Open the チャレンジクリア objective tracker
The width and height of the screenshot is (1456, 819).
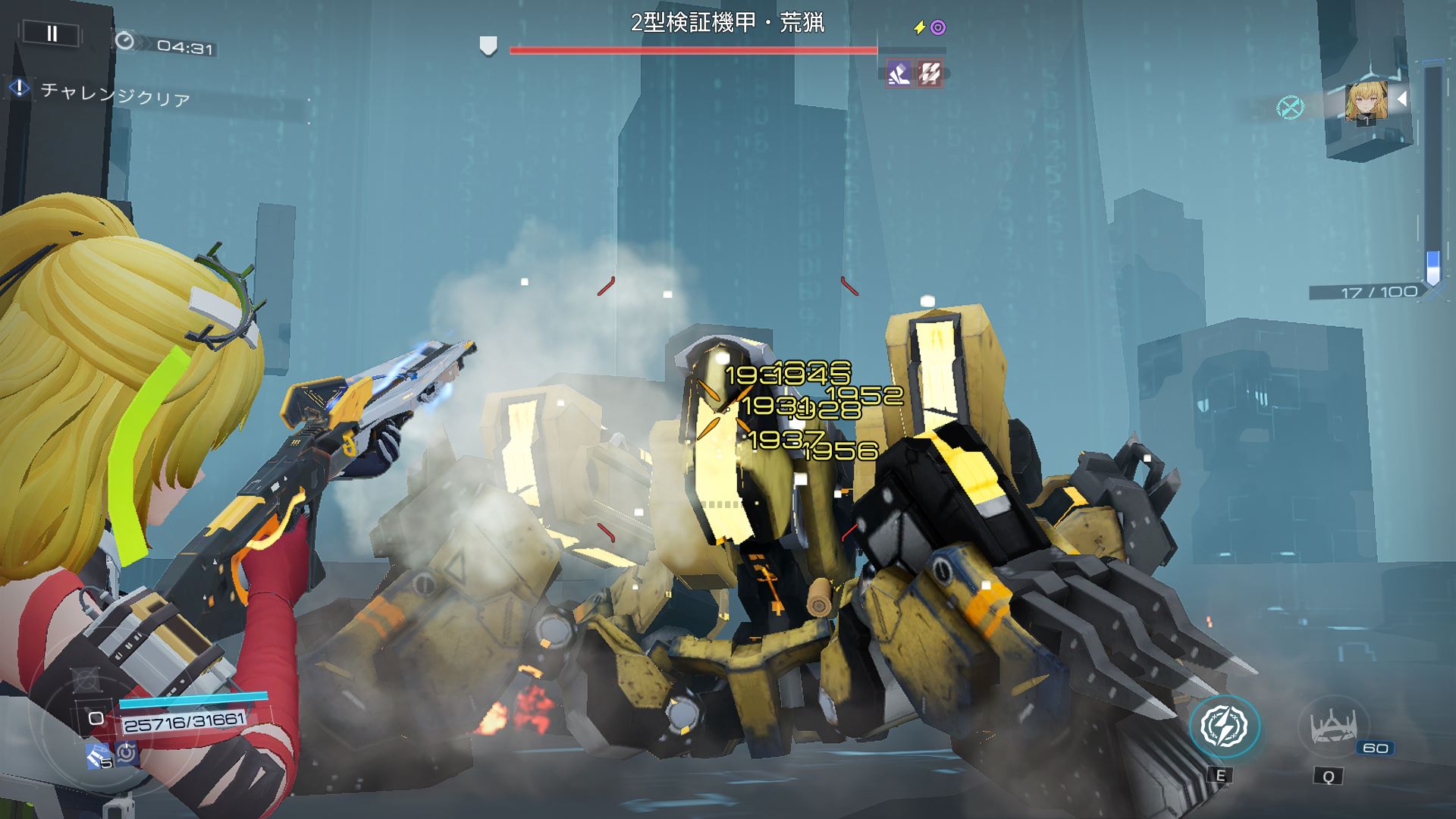tap(114, 94)
